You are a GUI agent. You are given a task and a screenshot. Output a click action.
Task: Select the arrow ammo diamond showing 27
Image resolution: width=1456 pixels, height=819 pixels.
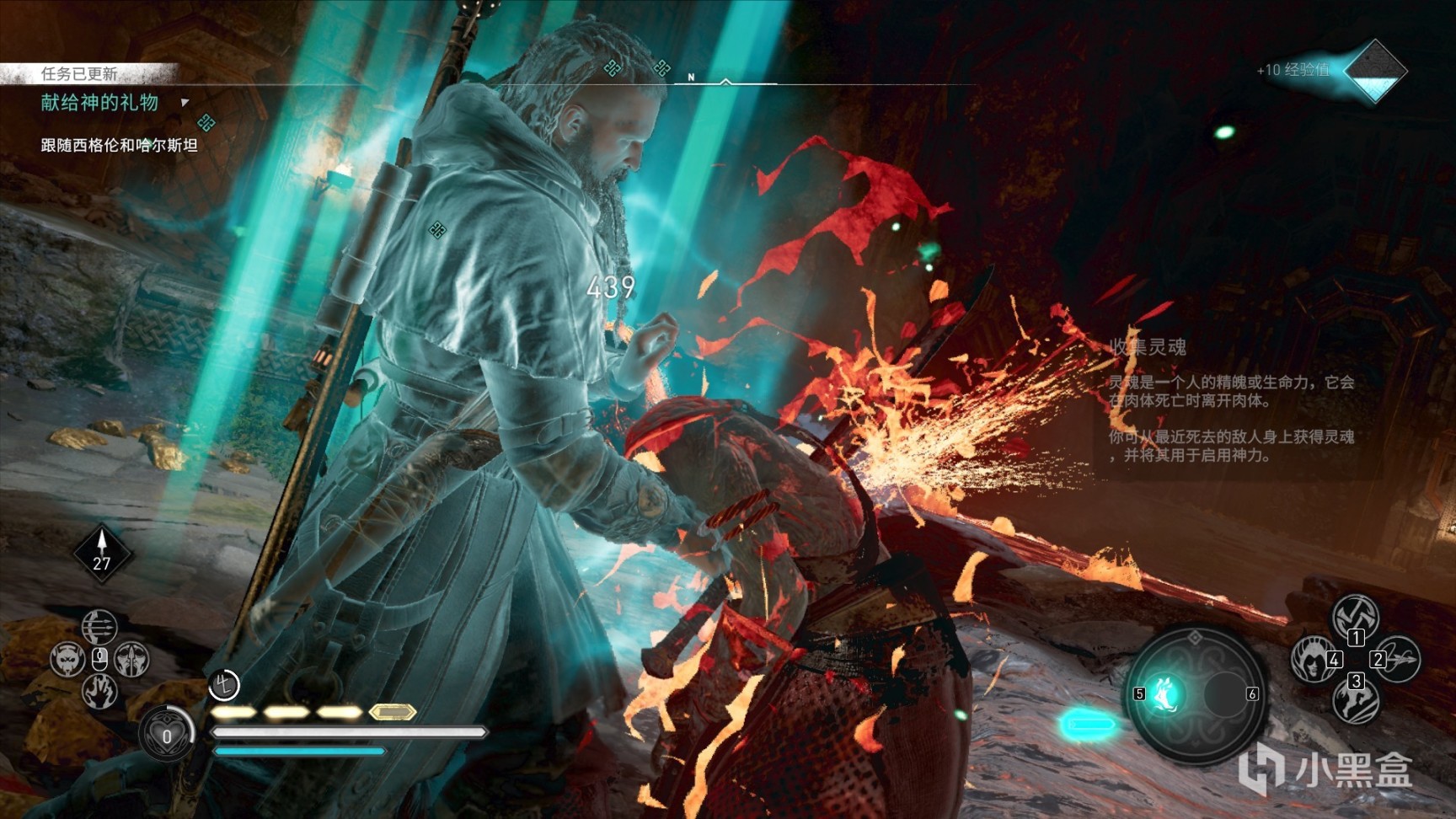102,553
